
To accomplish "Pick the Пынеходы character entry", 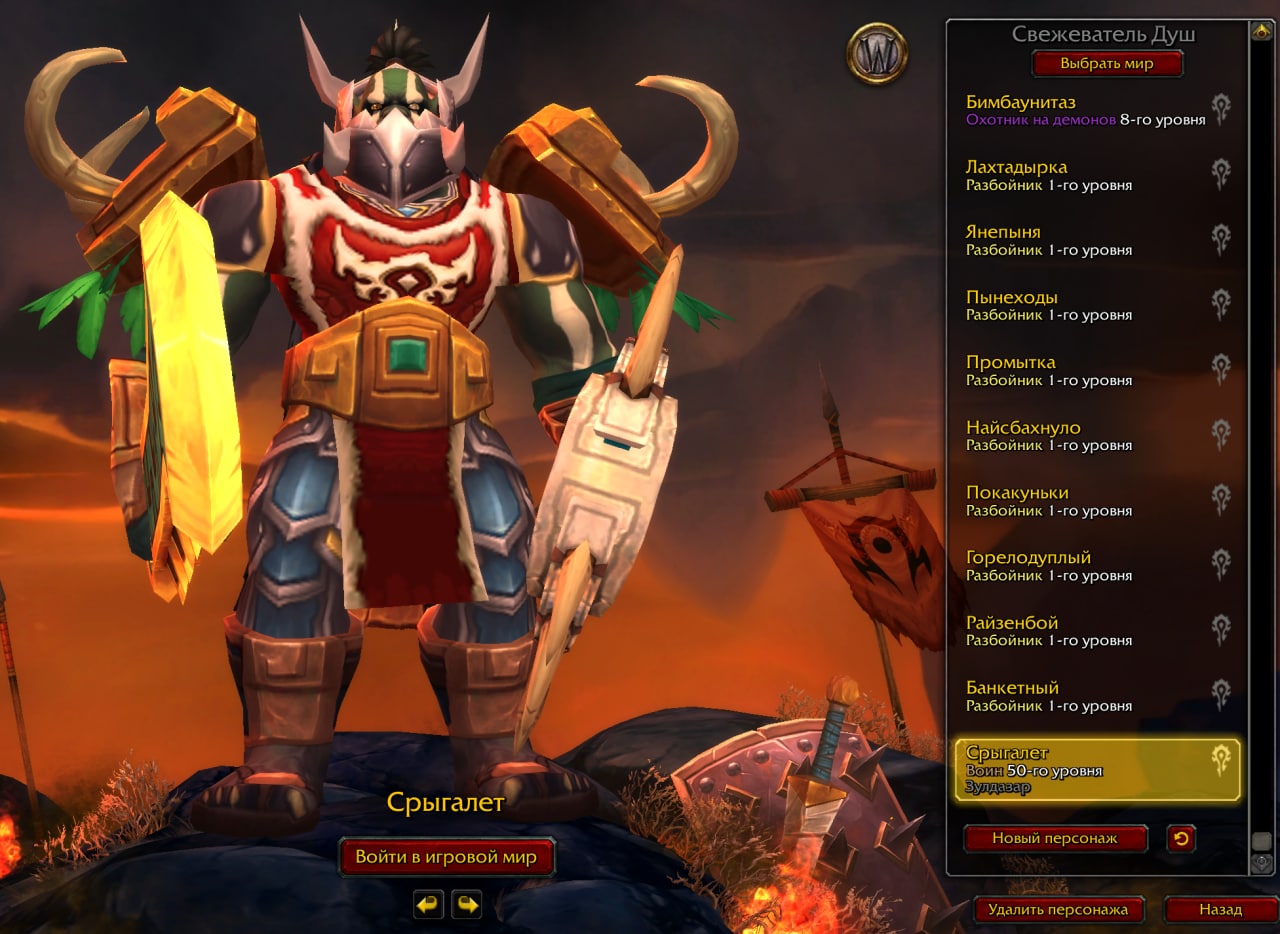I will (x=1085, y=305).
